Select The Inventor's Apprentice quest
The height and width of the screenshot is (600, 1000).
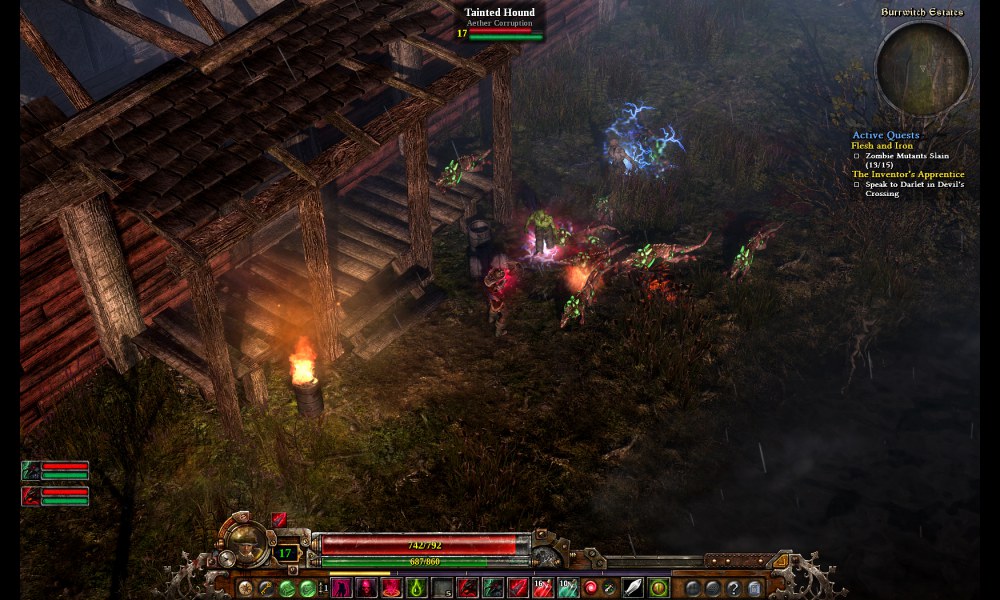pos(908,175)
